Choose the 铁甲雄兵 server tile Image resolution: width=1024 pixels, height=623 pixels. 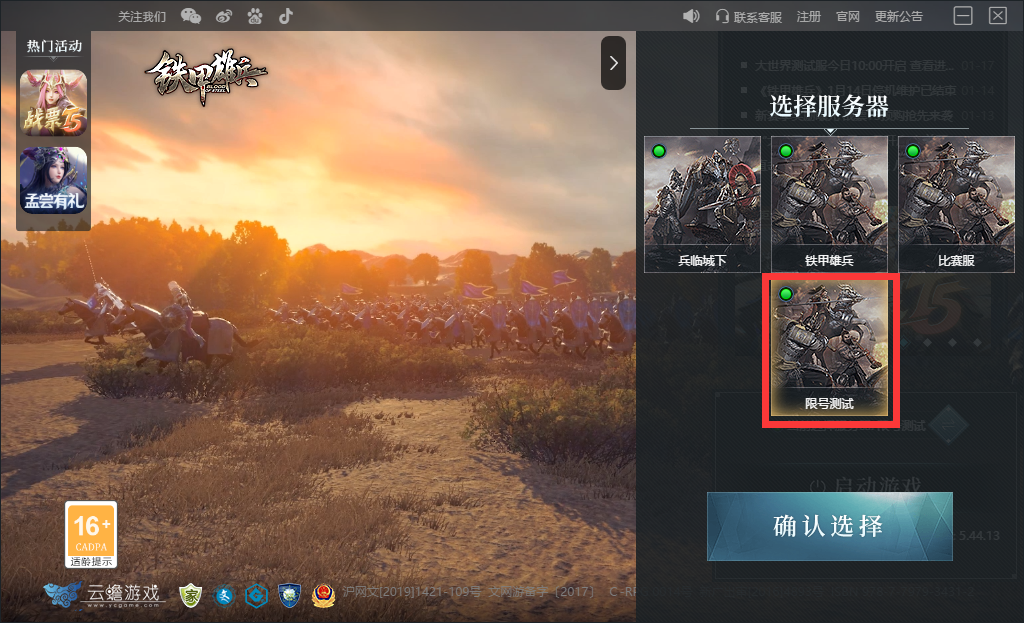pos(829,204)
